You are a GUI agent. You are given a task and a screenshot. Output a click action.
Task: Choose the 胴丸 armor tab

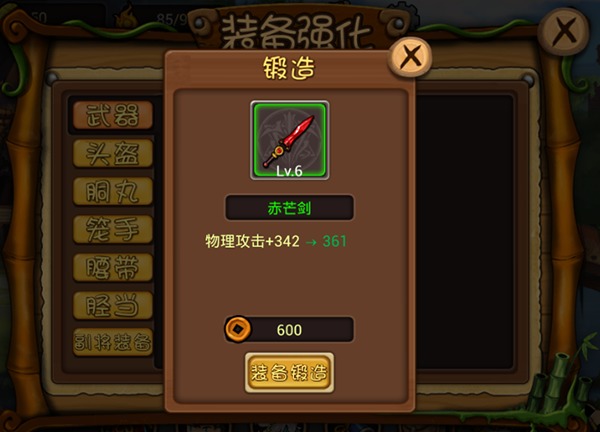pos(113,190)
